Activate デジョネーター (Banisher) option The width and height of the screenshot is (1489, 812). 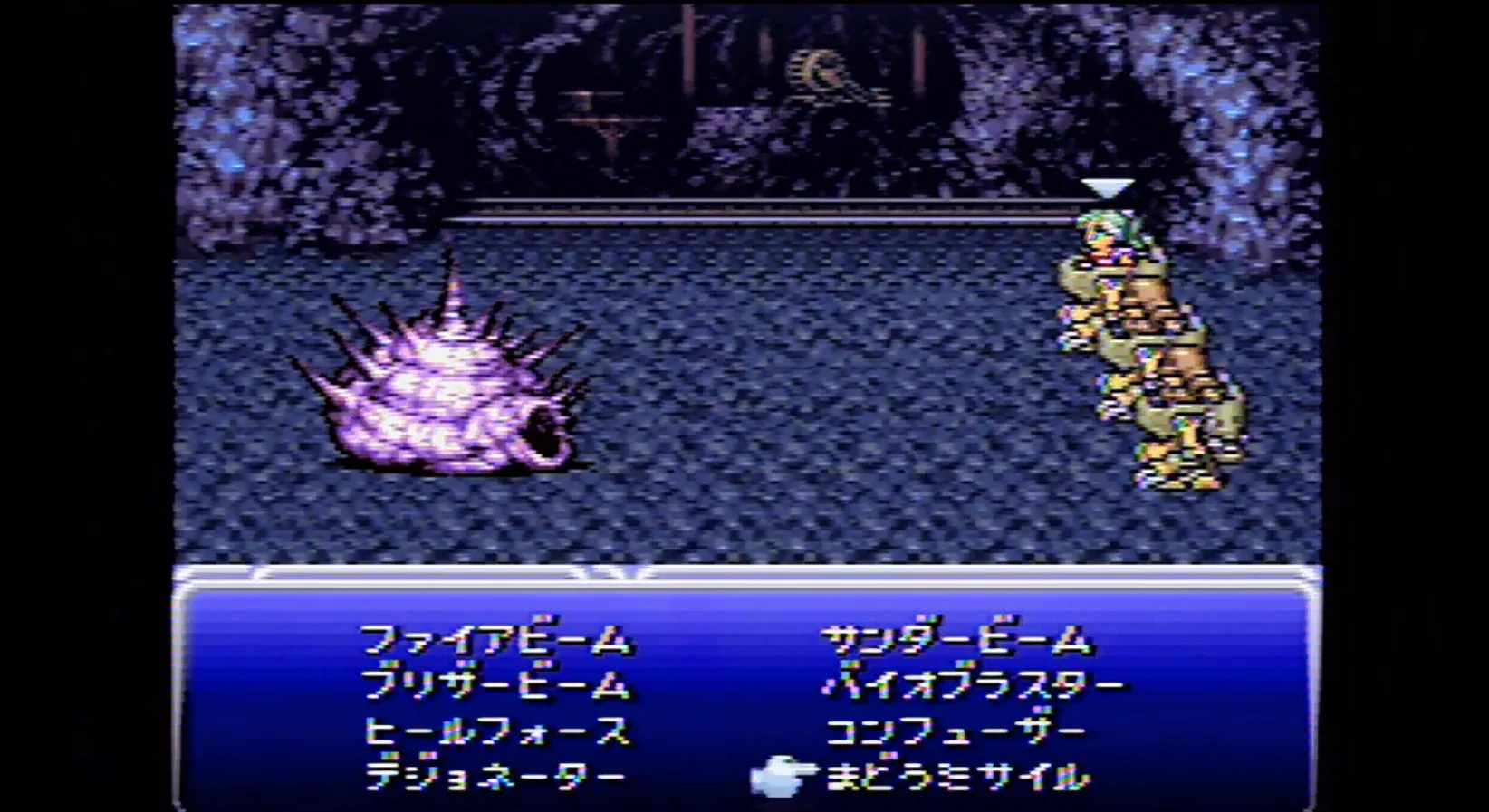pyautogui.click(x=503, y=774)
